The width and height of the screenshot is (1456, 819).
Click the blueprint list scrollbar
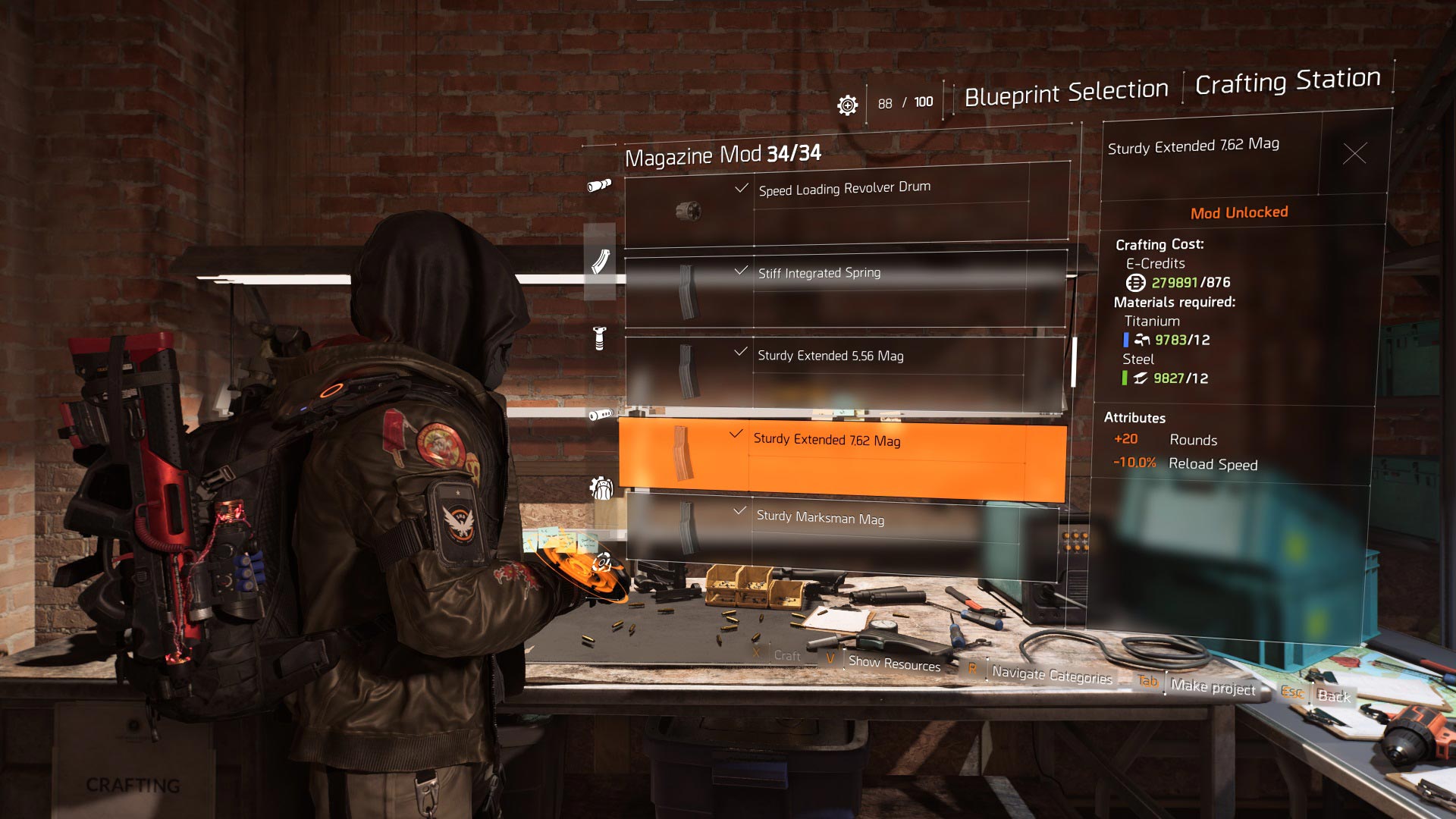[x=1074, y=362]
